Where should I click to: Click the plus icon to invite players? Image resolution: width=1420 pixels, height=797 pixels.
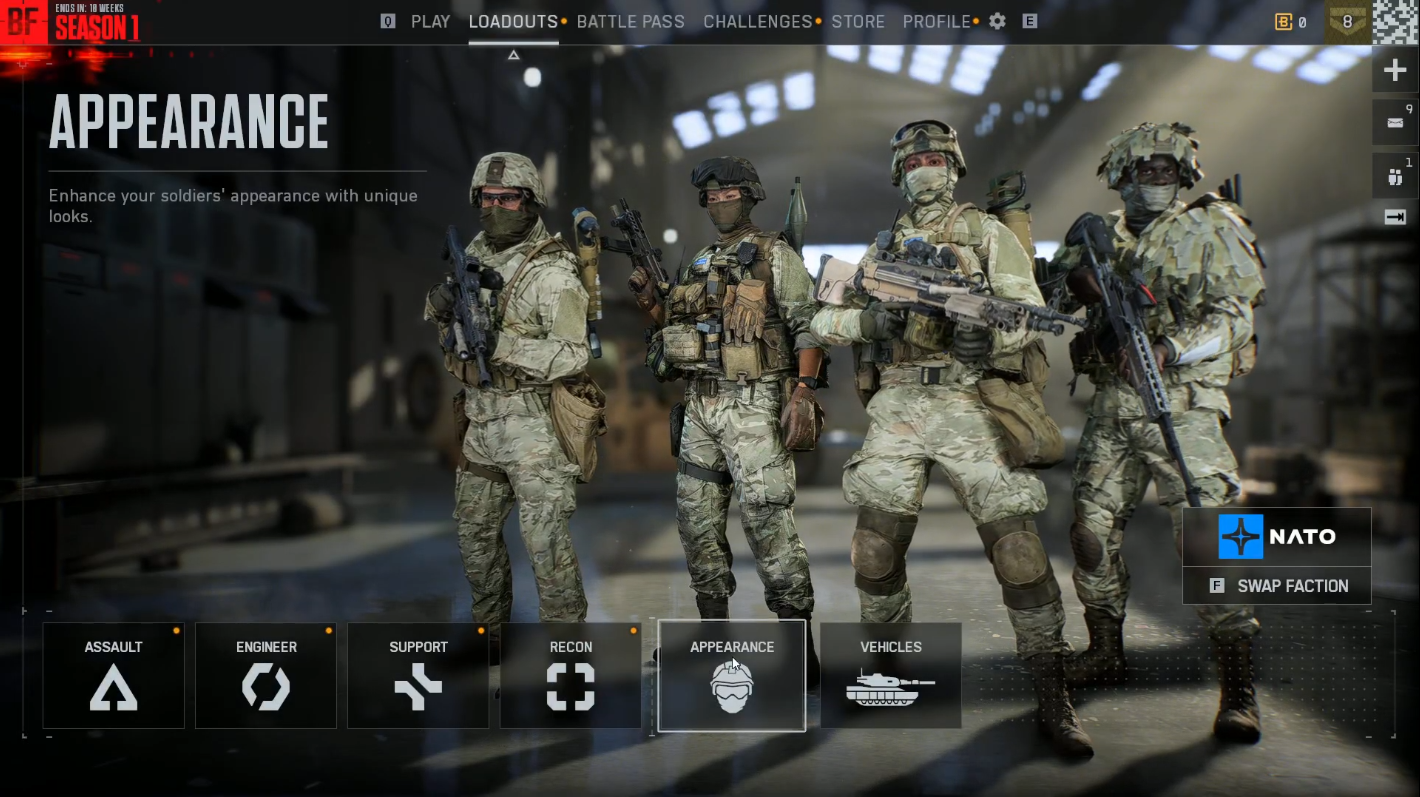(x=1395, y=71)
